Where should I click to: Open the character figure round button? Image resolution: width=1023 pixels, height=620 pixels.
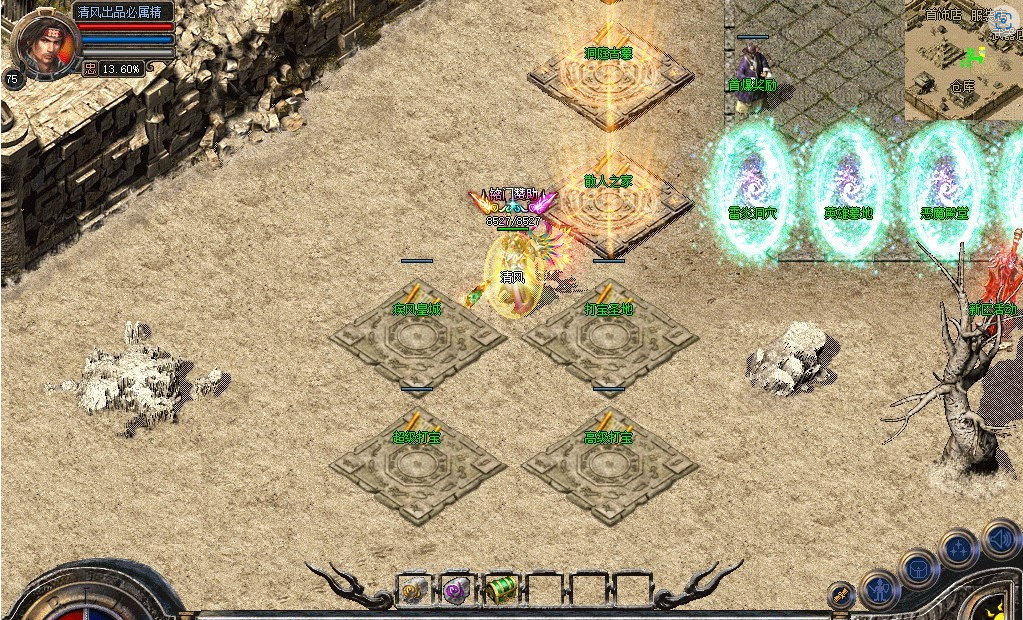point(879,590)
